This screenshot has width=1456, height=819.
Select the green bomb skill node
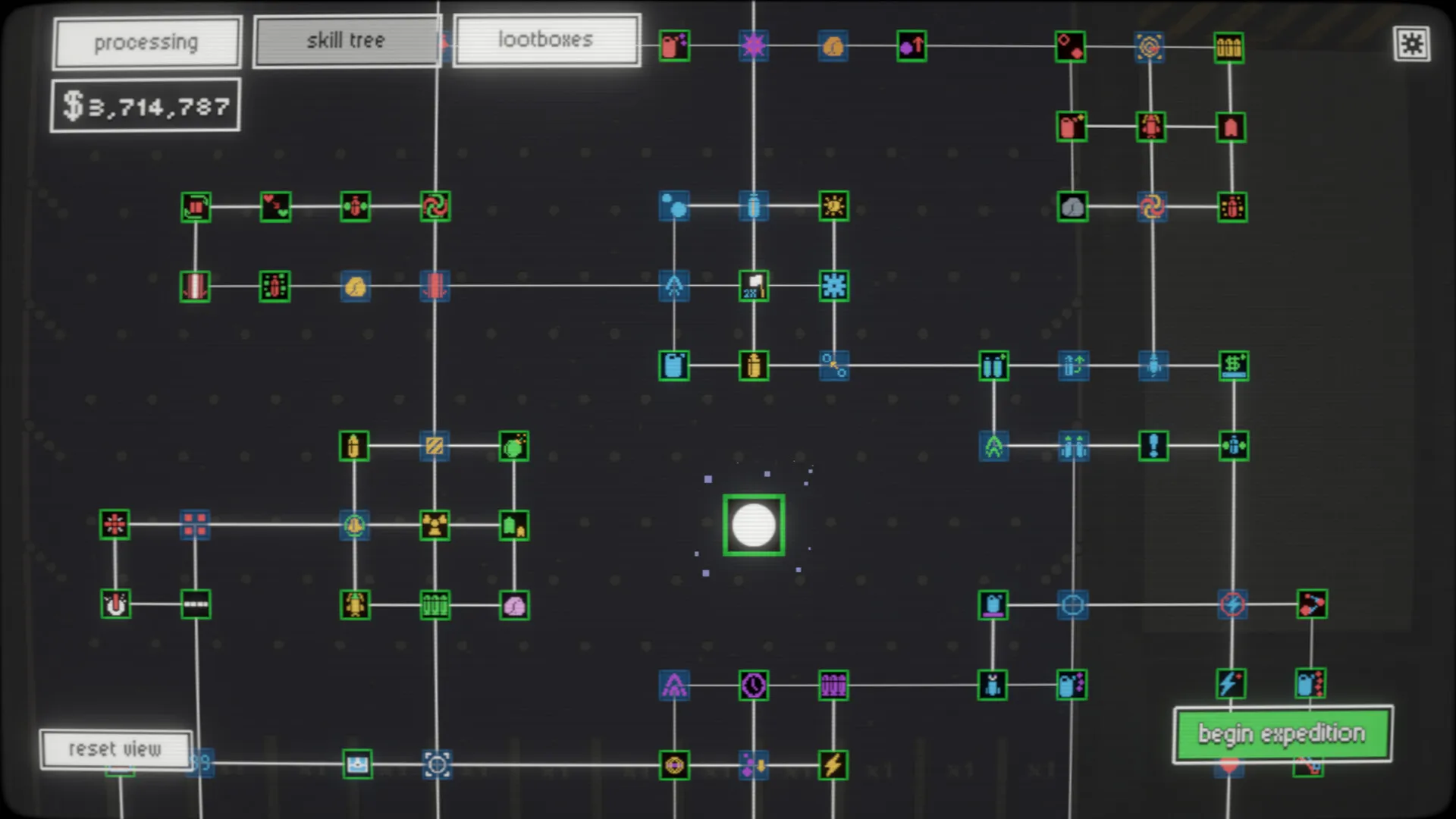point(515,447)
